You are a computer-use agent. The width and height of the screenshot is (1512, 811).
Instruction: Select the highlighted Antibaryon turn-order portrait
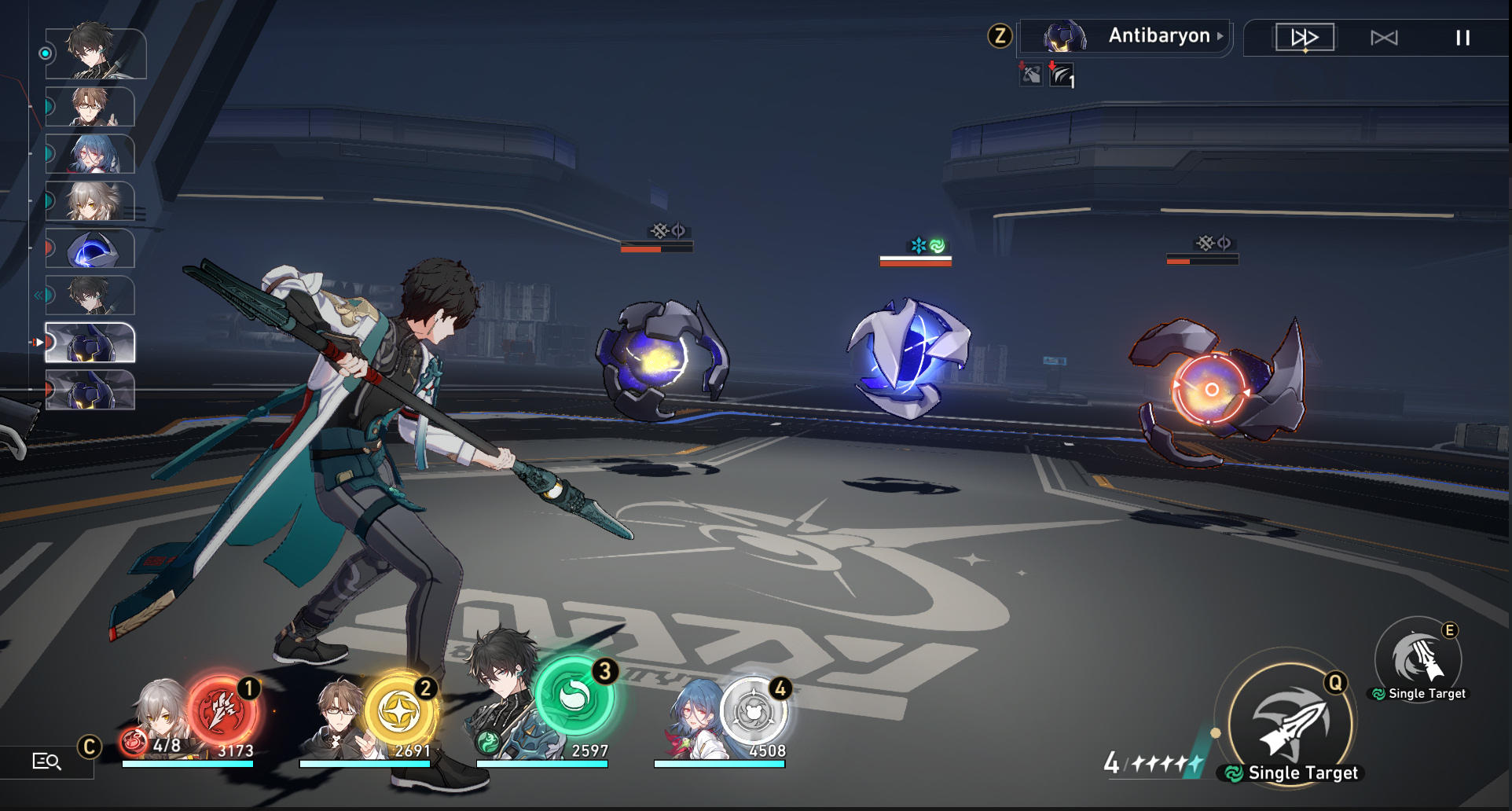tap(90, 343)
